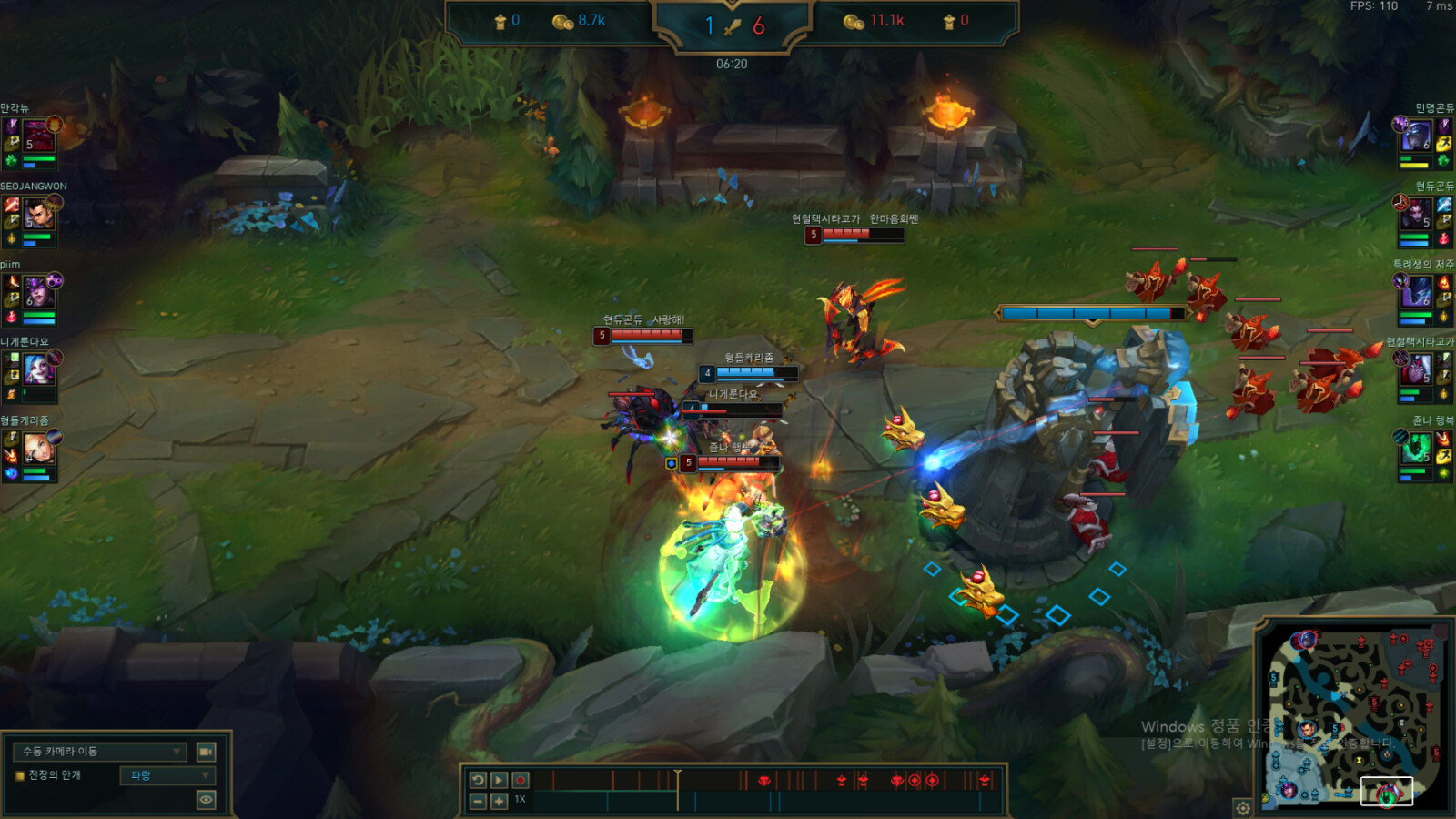Toggle the fog of war checkbox
The width and height of the screenshot is (1456, 819).
(19, 775)
